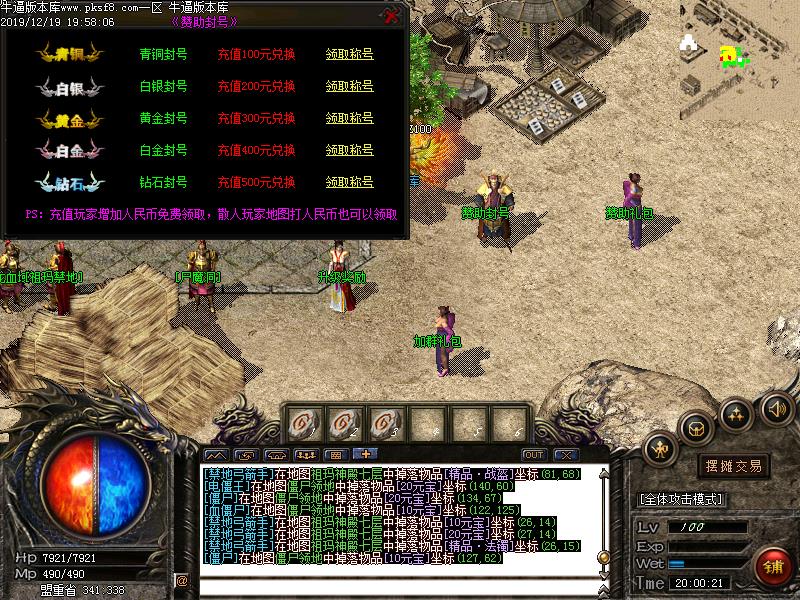This screenshot has width=800, height=600.
Task: Claim the 钻石封号 title via 领取称号
Action: [349, 182]
